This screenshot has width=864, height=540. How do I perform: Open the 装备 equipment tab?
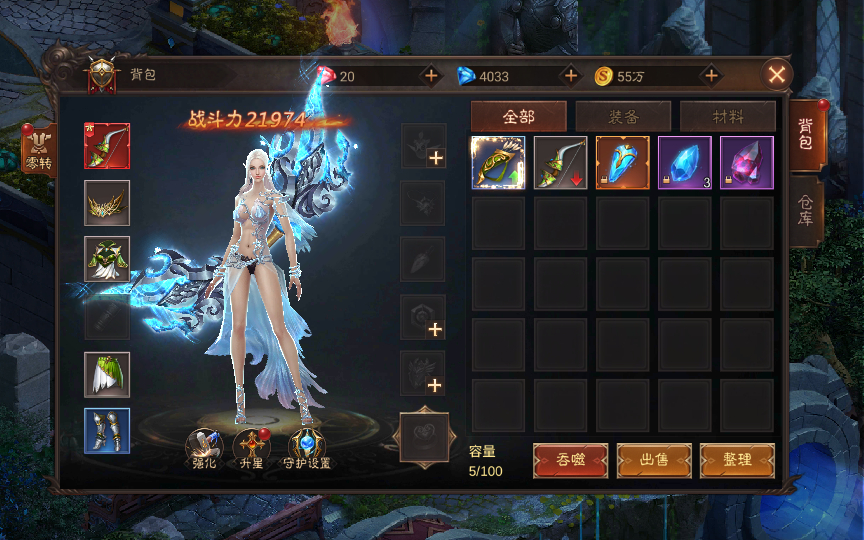623,116
